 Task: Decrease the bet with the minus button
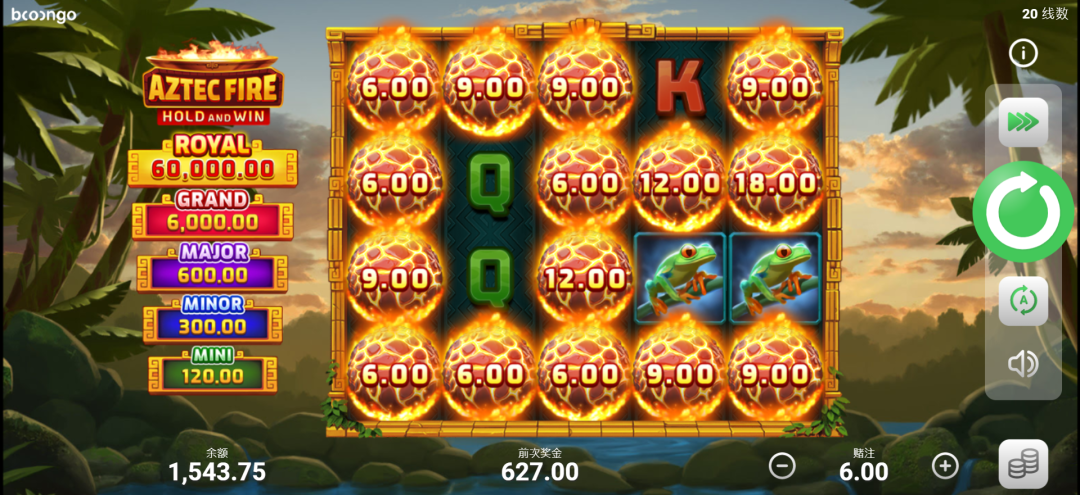tap(782, 465)
